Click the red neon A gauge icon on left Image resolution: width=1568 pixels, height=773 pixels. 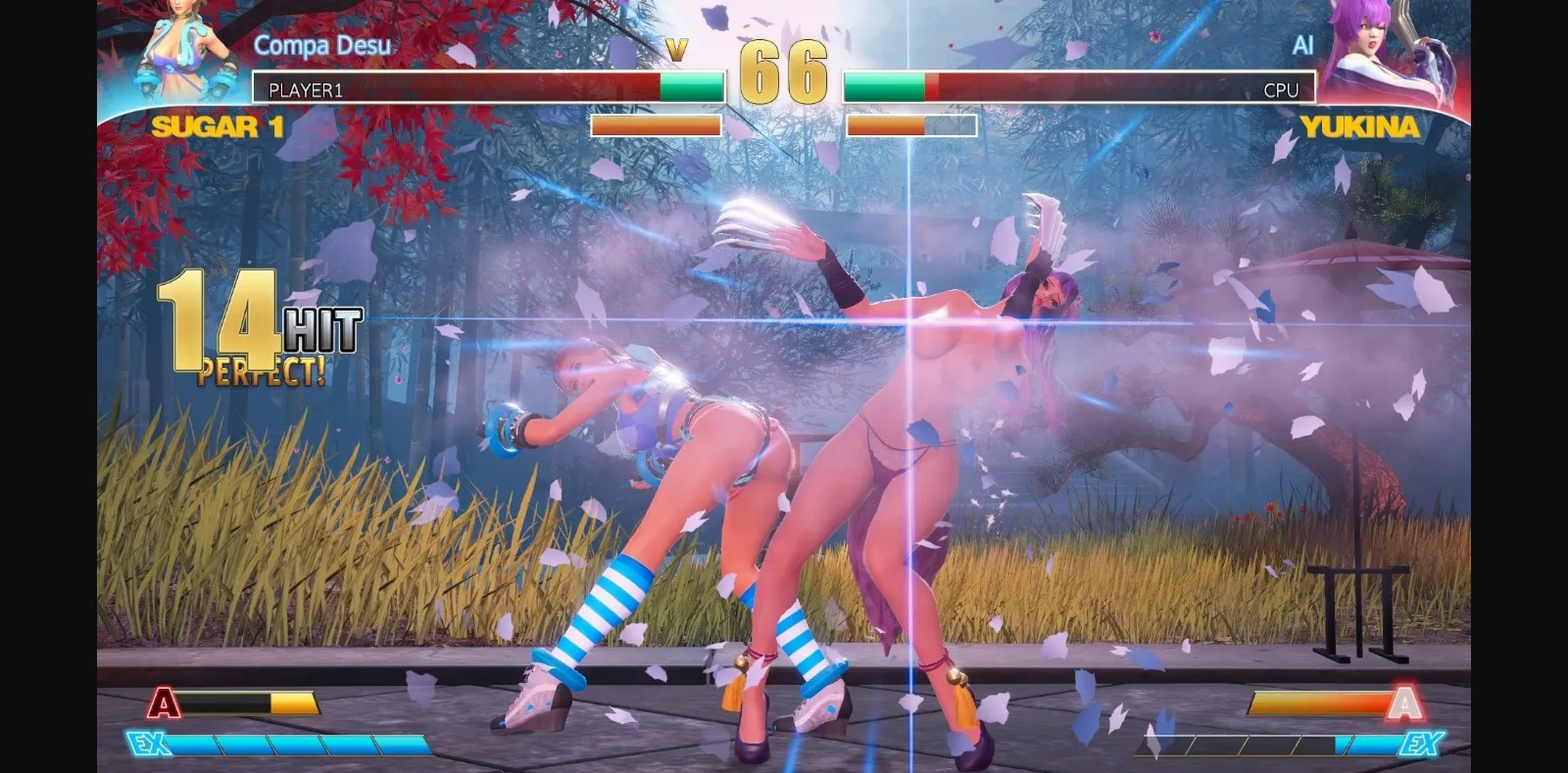(x=163, y=703)
